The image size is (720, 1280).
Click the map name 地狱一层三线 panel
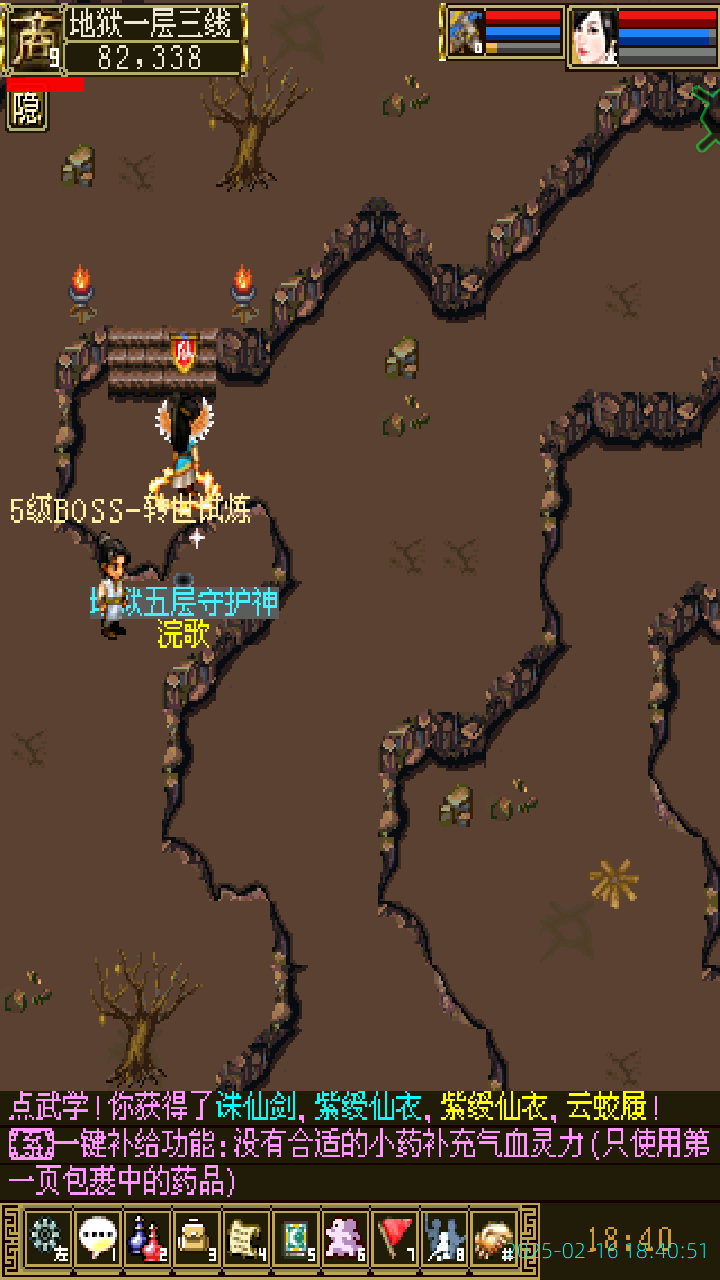tap(155, 22)
